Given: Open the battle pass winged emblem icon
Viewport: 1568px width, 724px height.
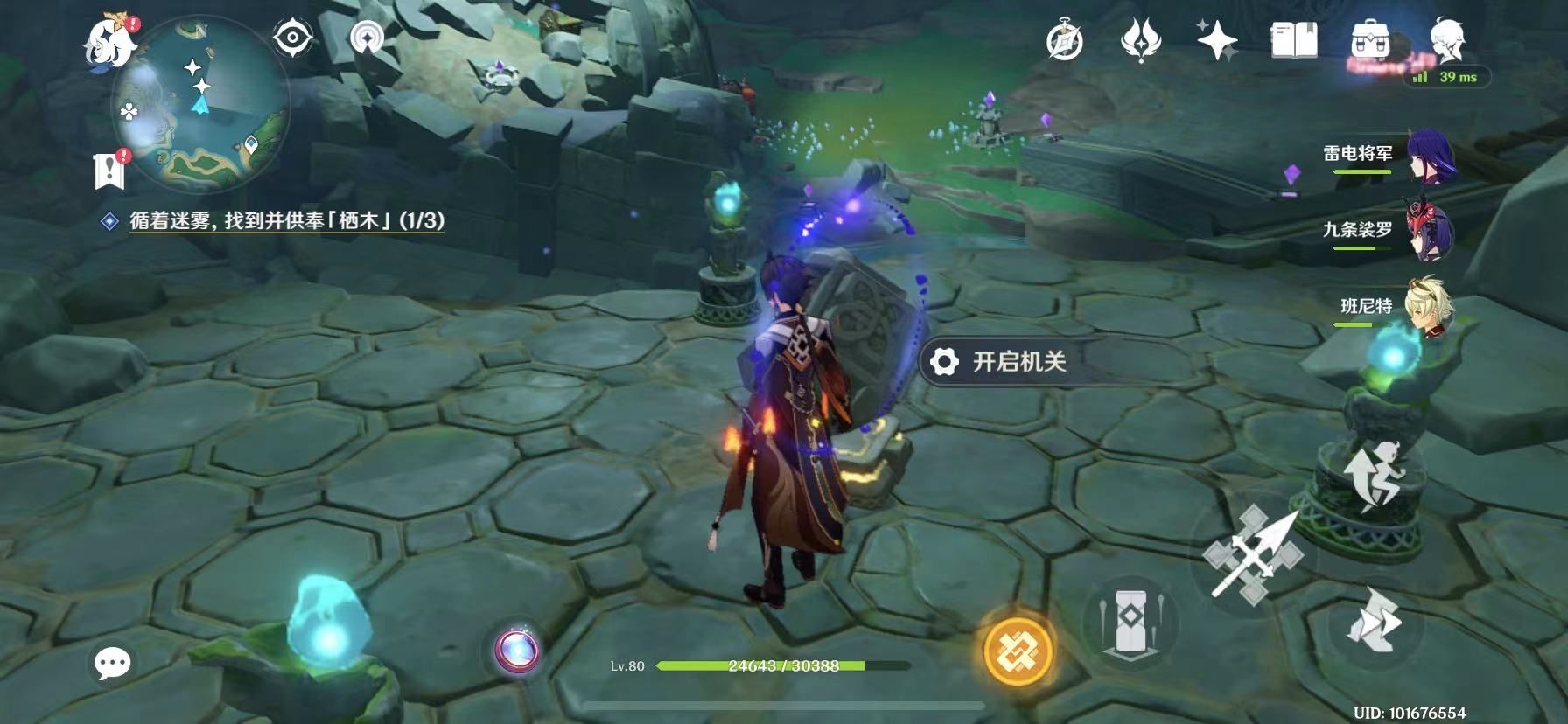Looking at the screenshot, I should pyautogui.click(x=1140, y=41).
